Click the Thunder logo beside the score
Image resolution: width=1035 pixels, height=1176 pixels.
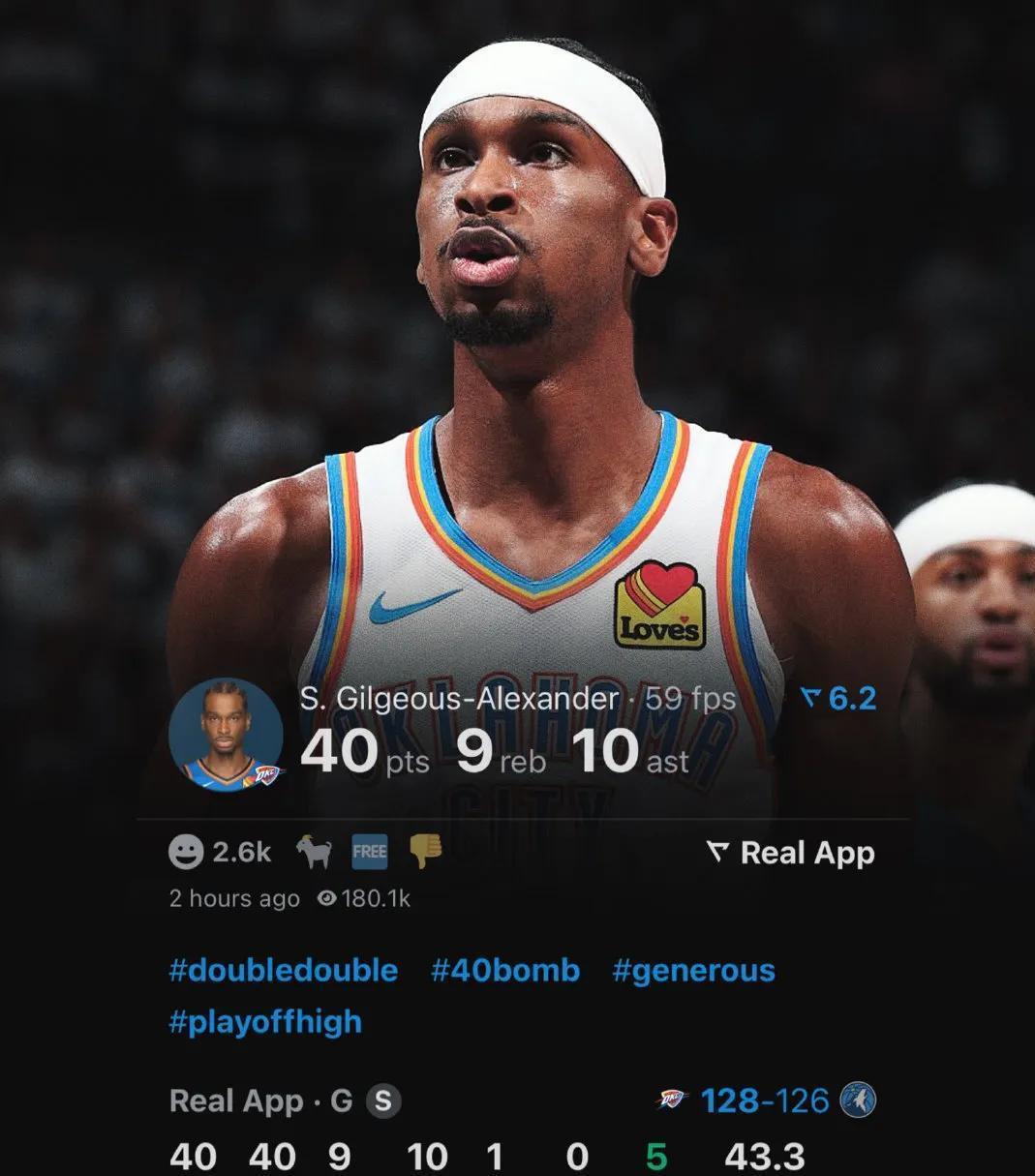coord(670,1101)
